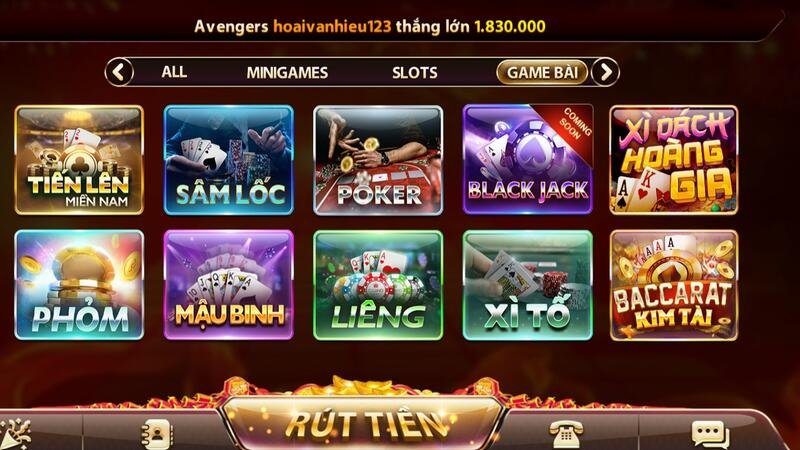Select the GAME BÀI tab
This screenshot has width=800, height=450.
point(541,72)
